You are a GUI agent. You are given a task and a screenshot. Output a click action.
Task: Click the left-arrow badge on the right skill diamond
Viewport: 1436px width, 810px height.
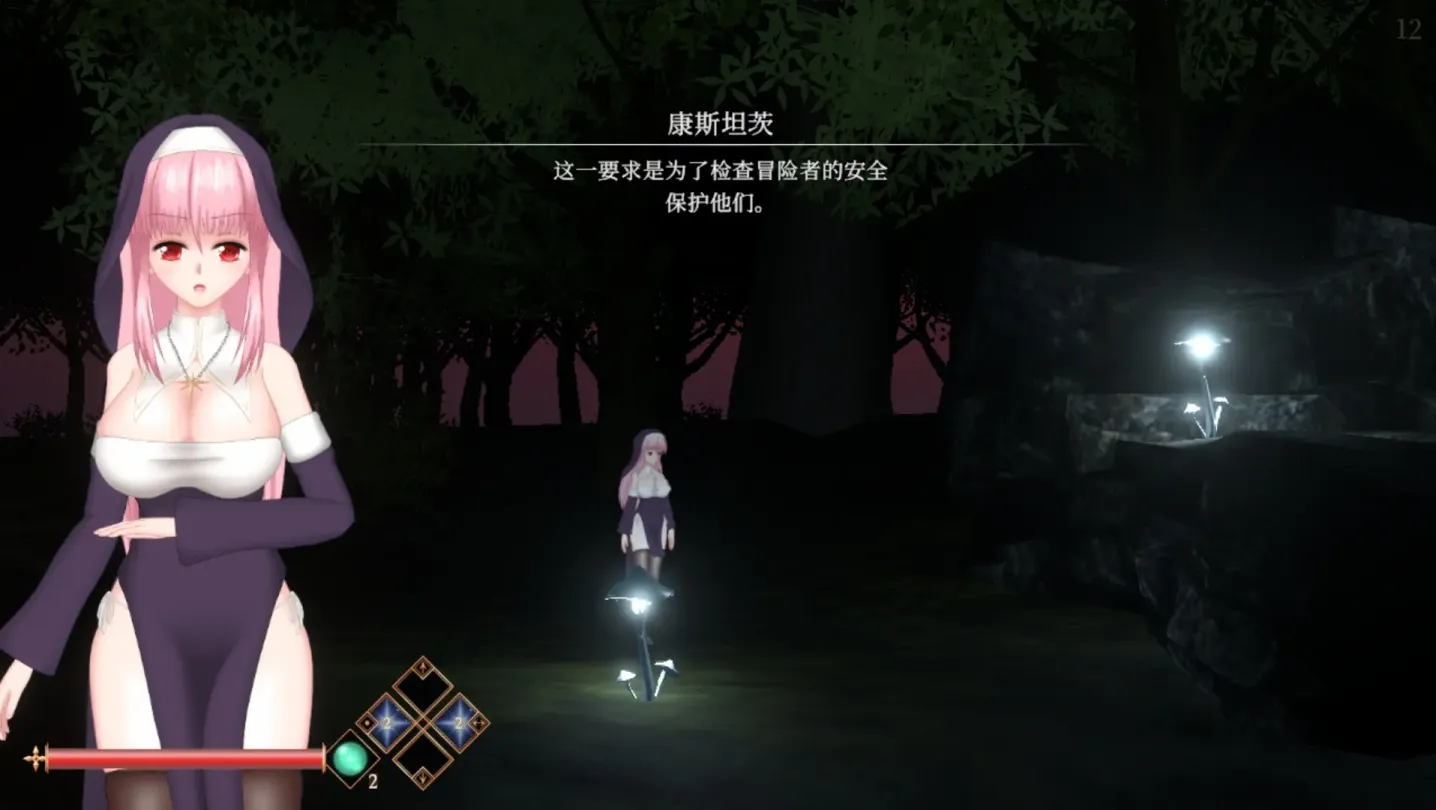(x=480, y=722)
